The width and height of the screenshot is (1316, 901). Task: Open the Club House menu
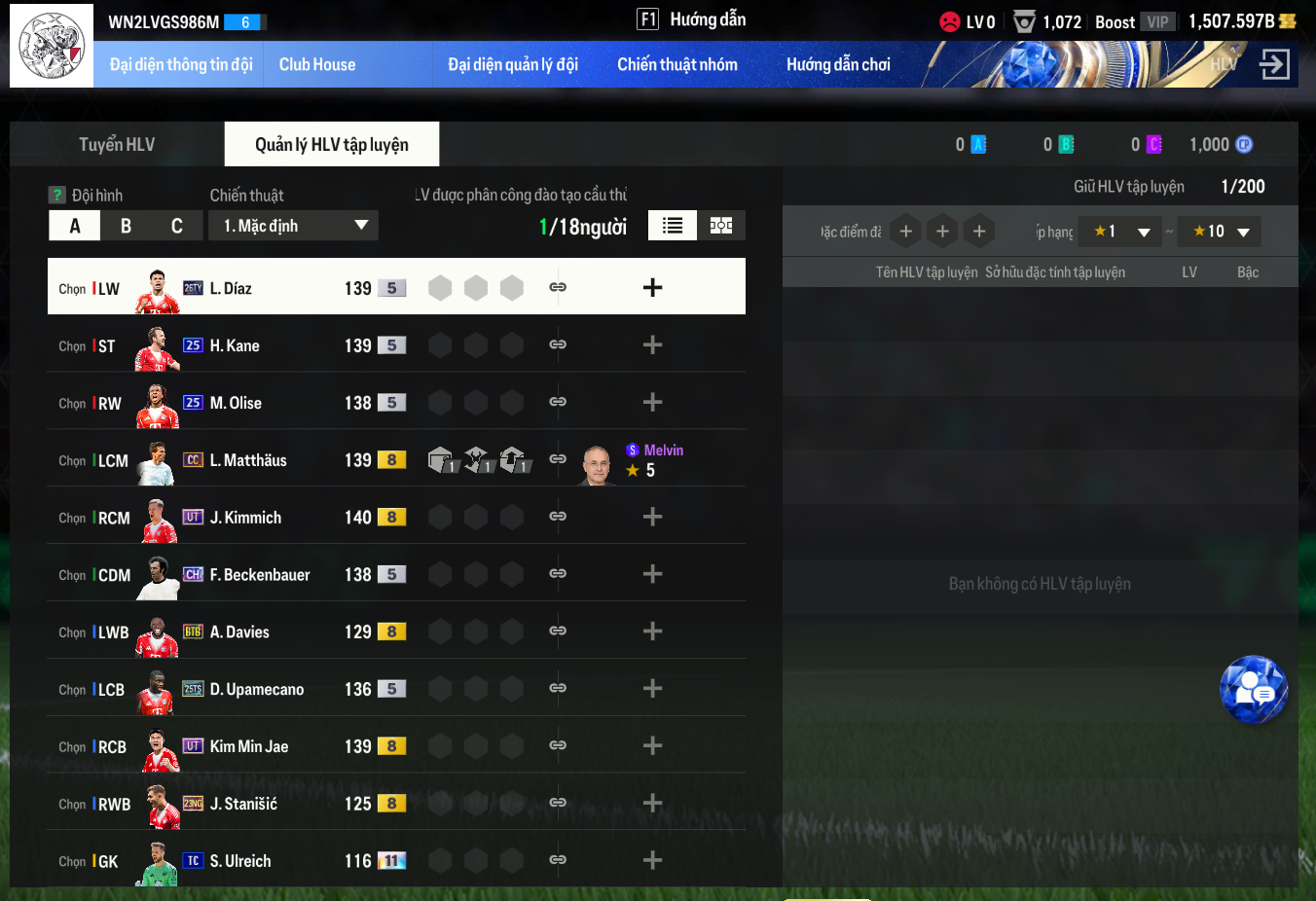pyautogui.click(x=317, y=65)
